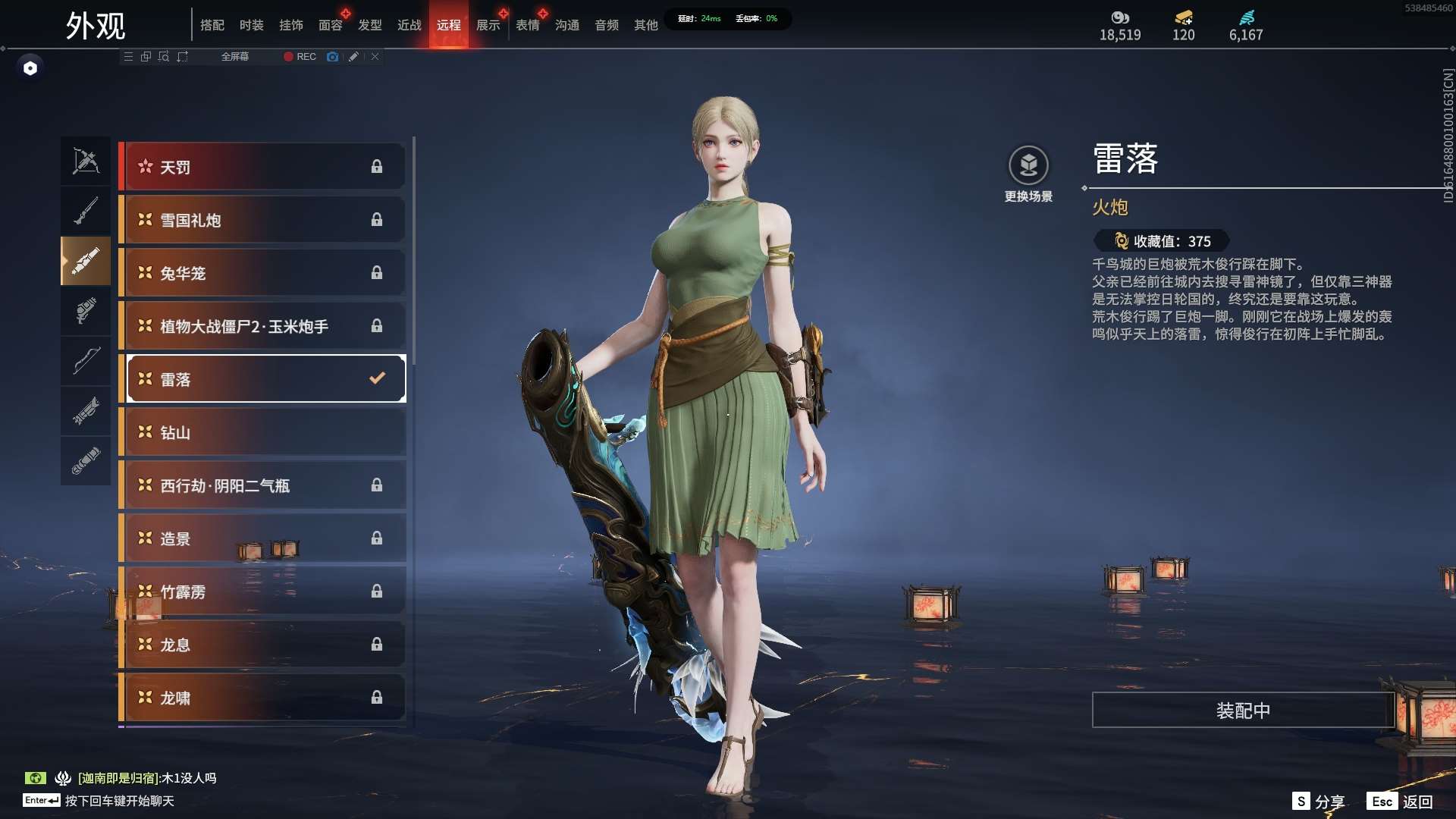Open the 表情 tab
The width and height of the screenshot is (1456, 819).
point(527,25)
